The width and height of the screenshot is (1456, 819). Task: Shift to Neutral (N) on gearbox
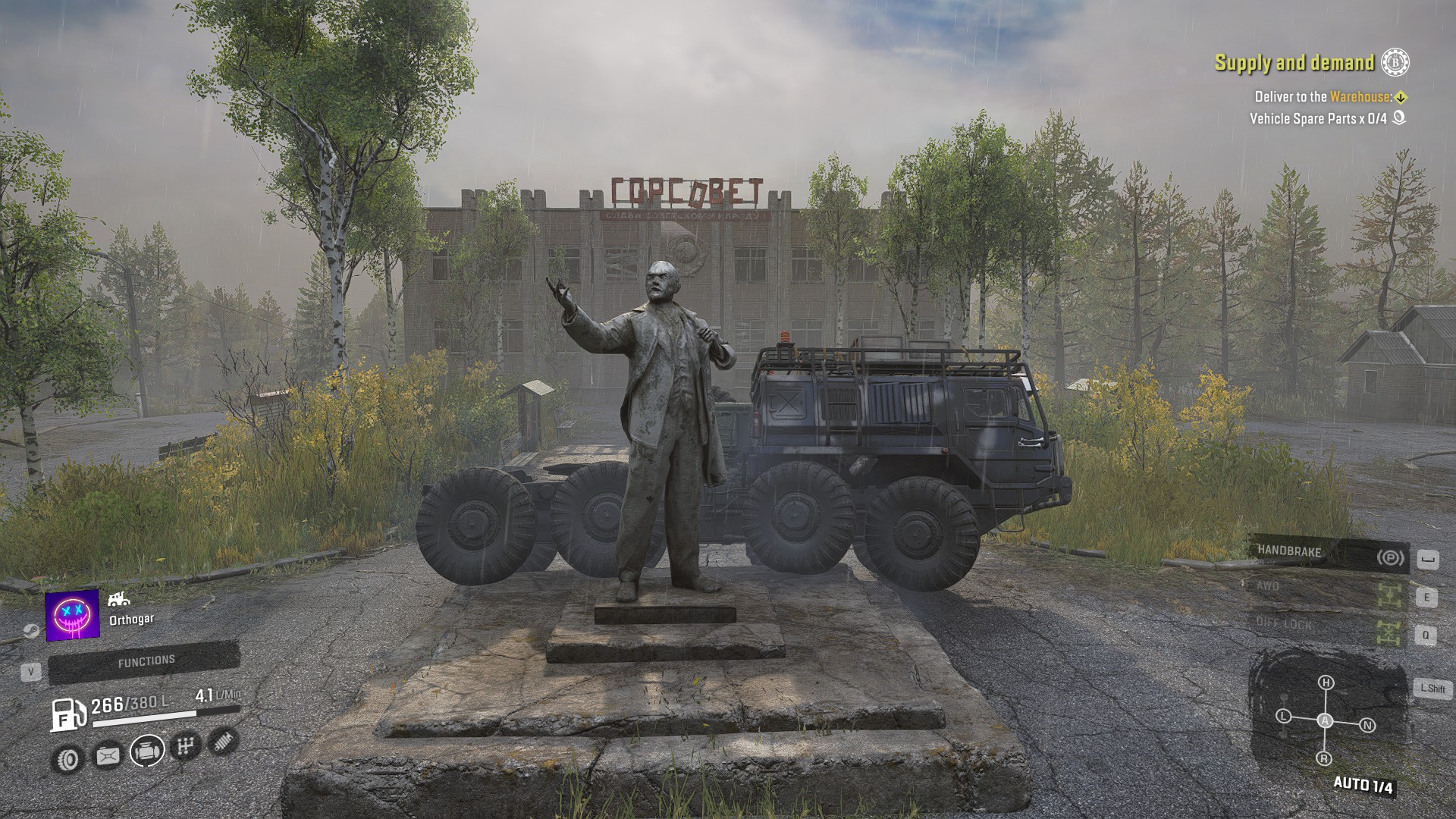tap(1367, 726)
